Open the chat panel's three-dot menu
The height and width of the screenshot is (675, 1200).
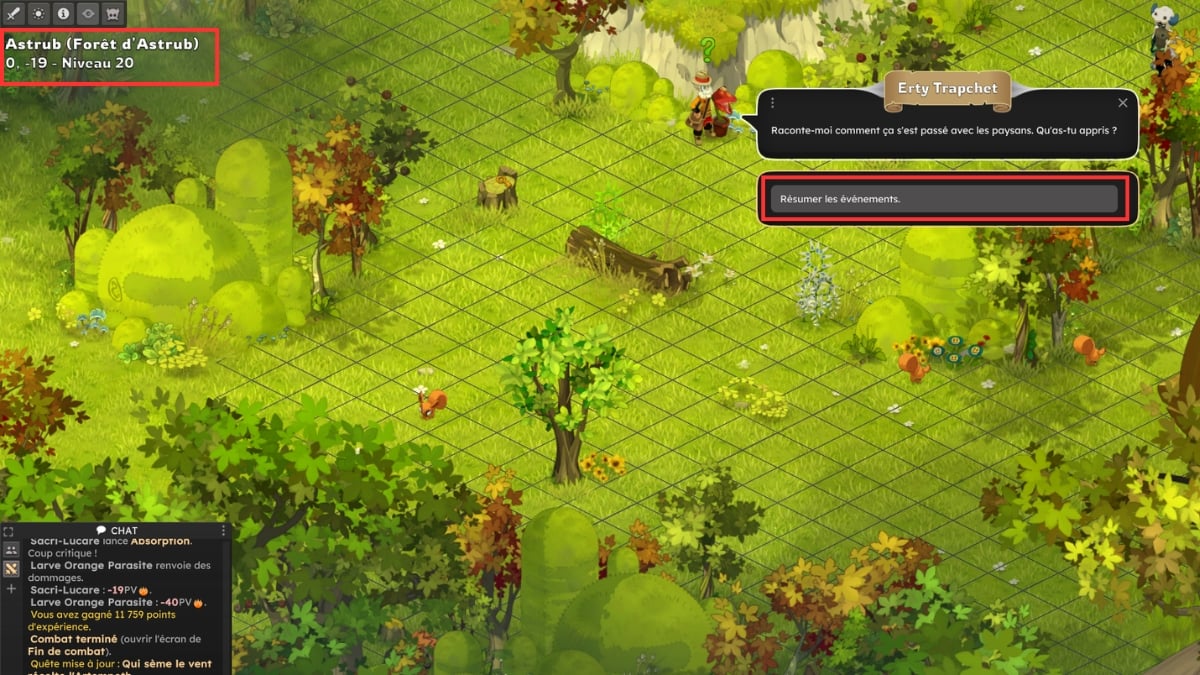point(222,530)
